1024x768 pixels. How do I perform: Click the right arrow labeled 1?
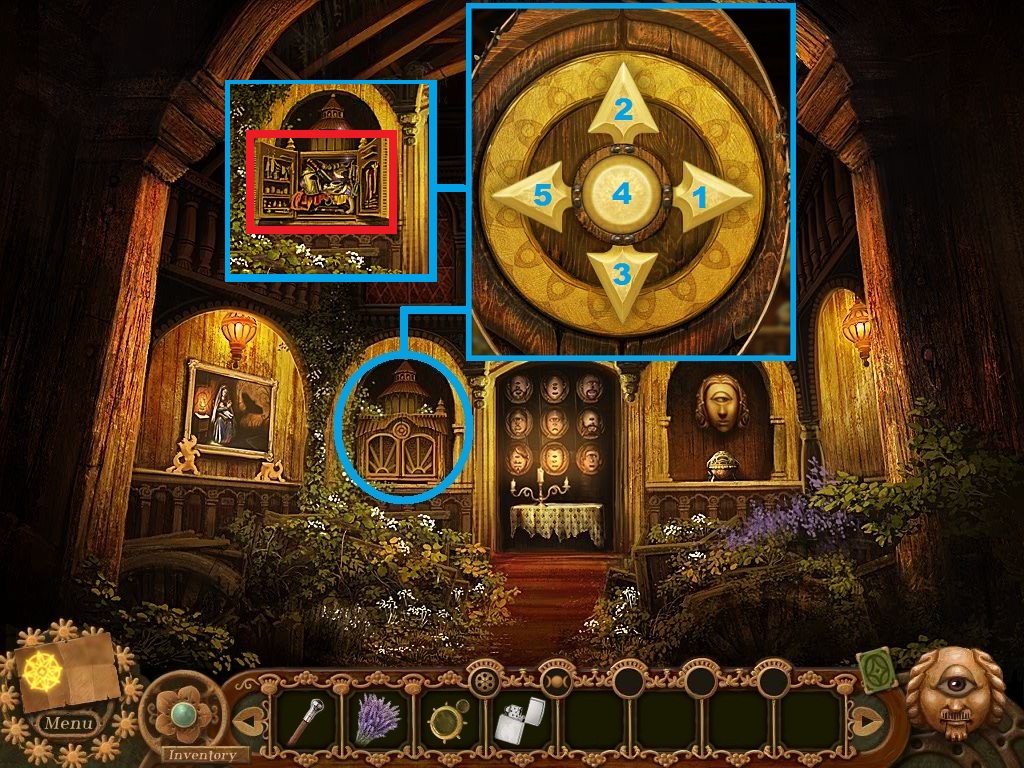[x=707, y=197]
